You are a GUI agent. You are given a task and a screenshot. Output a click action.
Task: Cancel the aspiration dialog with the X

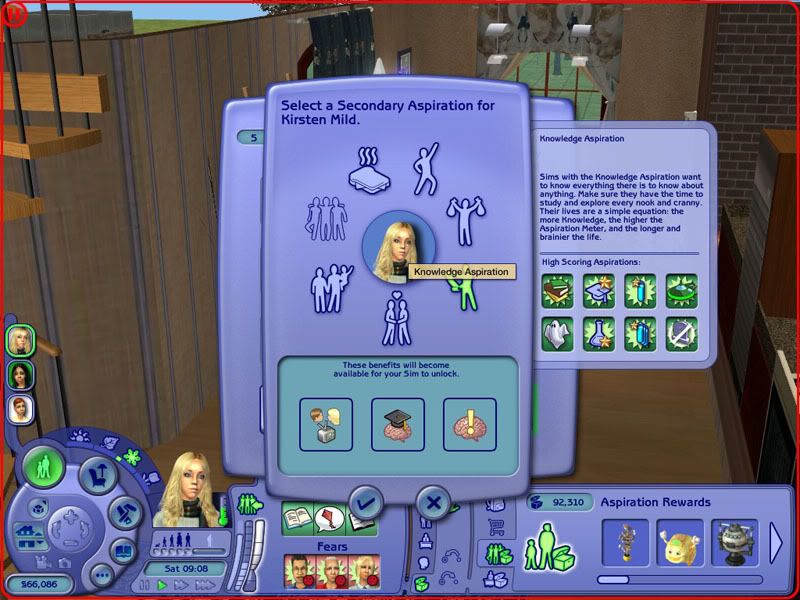[x=432, y=502]
